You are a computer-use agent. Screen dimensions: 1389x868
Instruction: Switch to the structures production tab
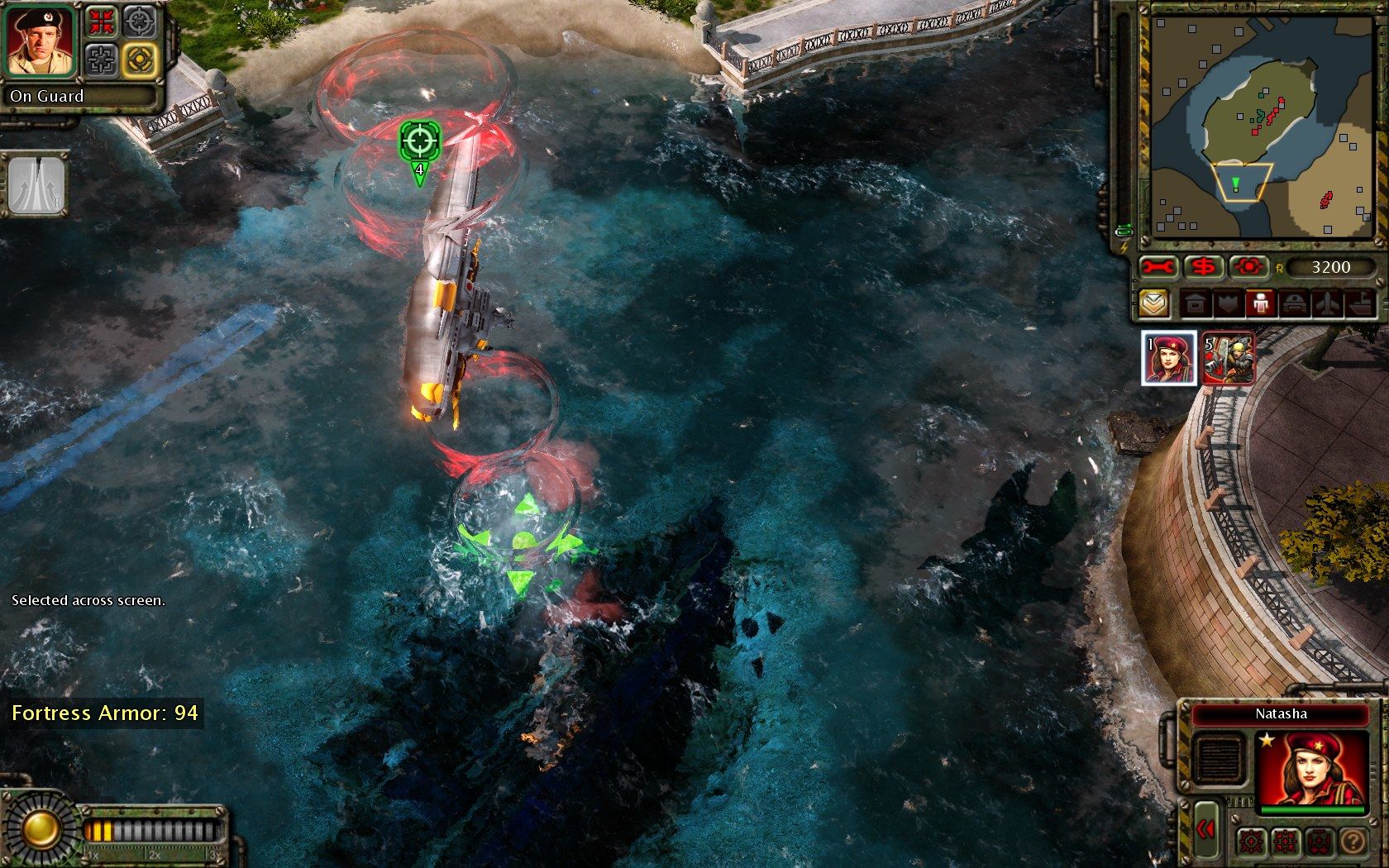click(x=1195, y=304)
